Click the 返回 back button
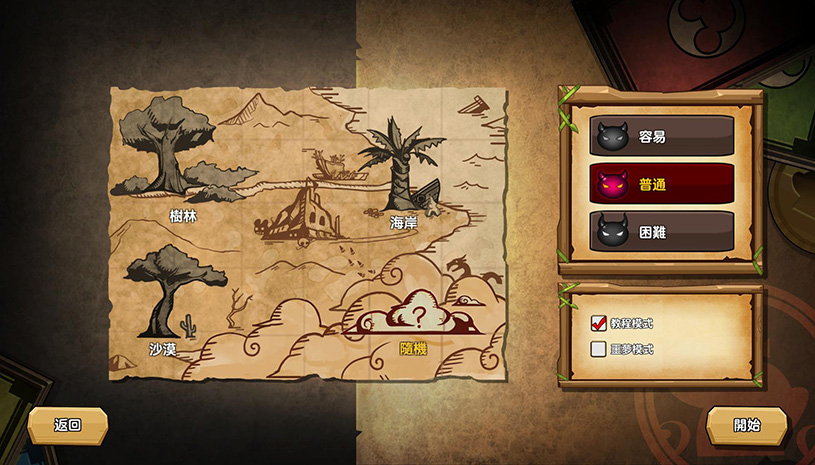Screen dimensions: 815x465 pyautogui.click(x=67, y=425)
